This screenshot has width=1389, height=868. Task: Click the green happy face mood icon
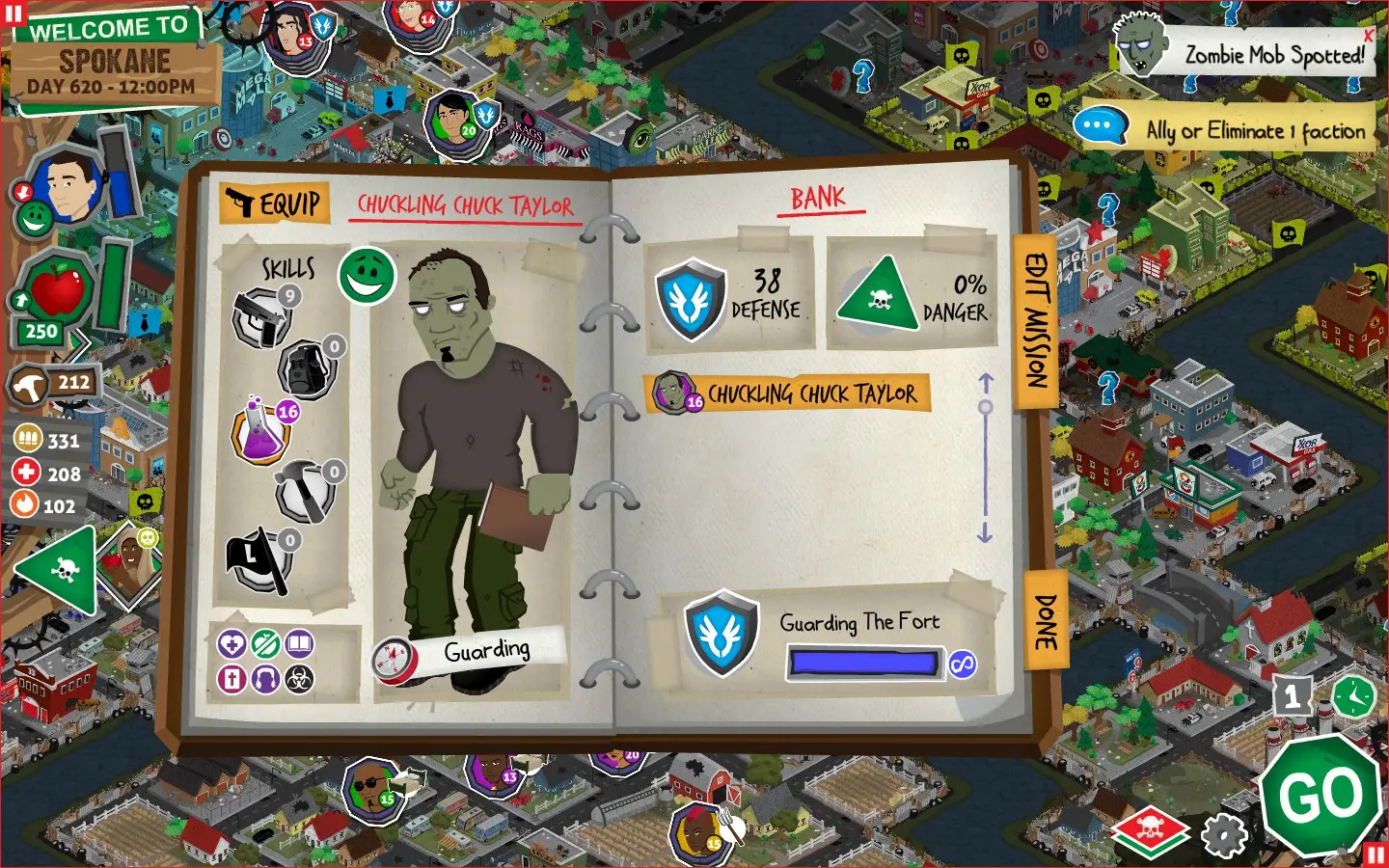tap(367, 275)
